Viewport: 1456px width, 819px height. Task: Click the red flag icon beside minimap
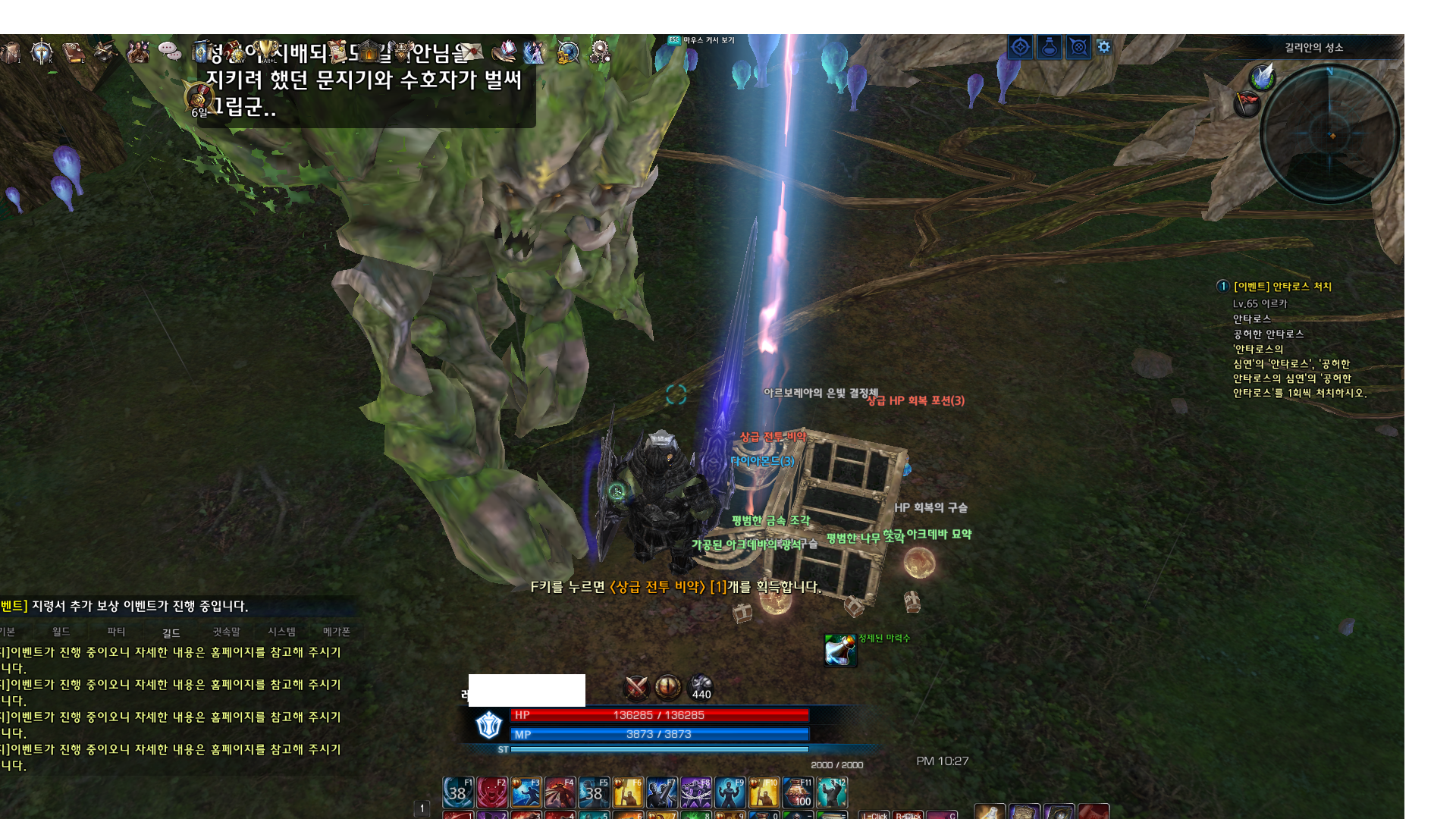click(x=1247, y=102)
